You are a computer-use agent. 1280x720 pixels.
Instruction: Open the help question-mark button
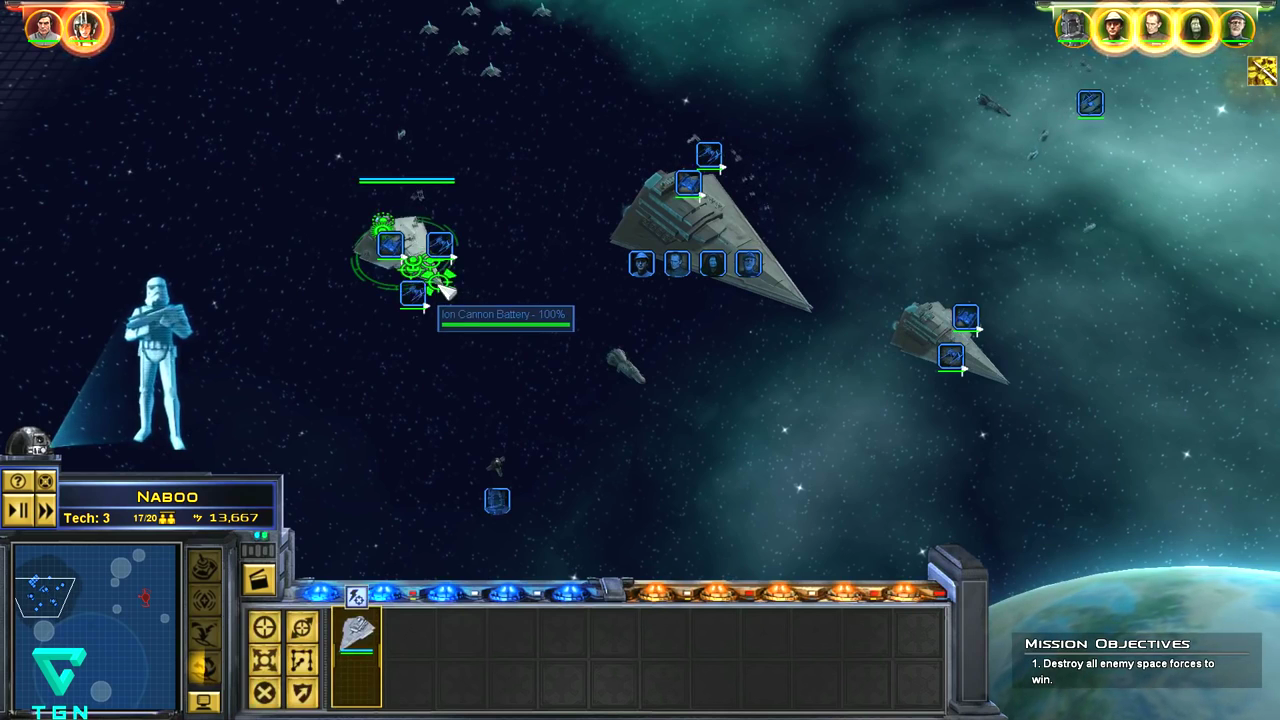click(x=18, y=482)
